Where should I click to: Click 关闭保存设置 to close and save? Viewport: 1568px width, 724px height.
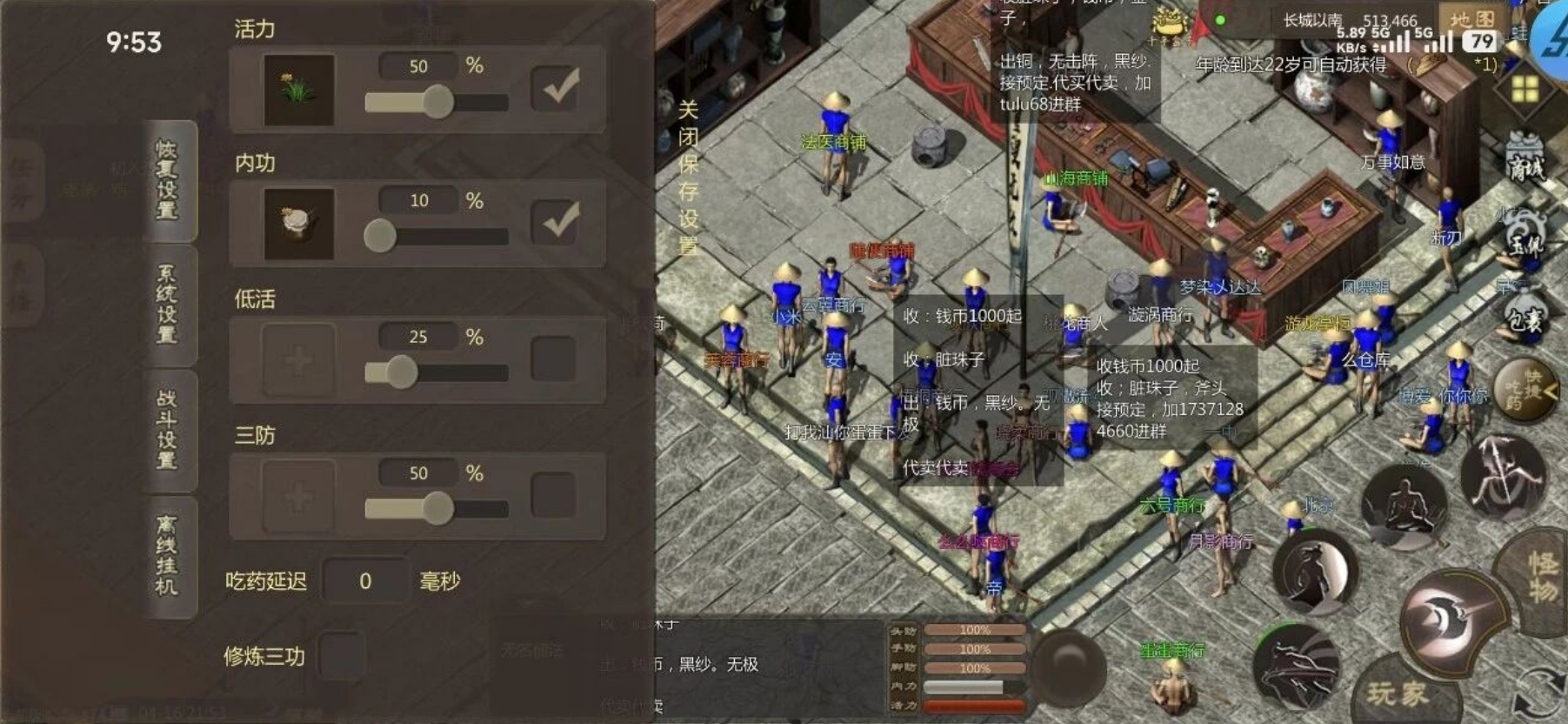(688, 178)
